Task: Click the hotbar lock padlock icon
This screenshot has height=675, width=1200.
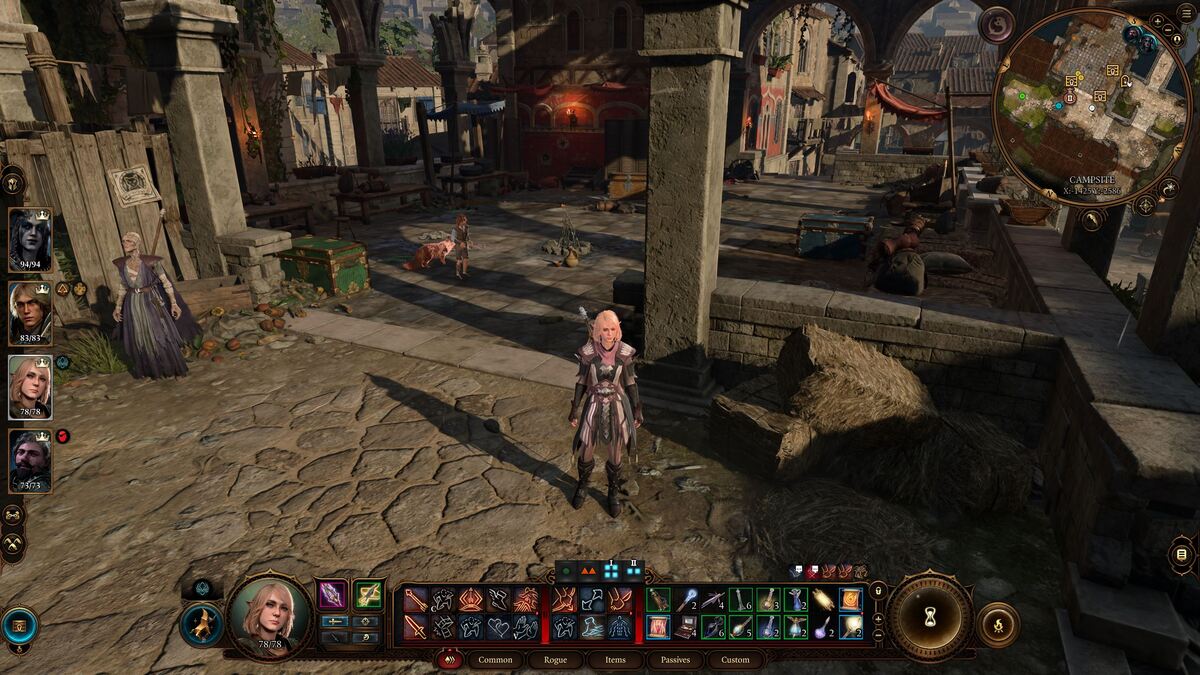Action: pyautogui.click(x=878, y=590)
